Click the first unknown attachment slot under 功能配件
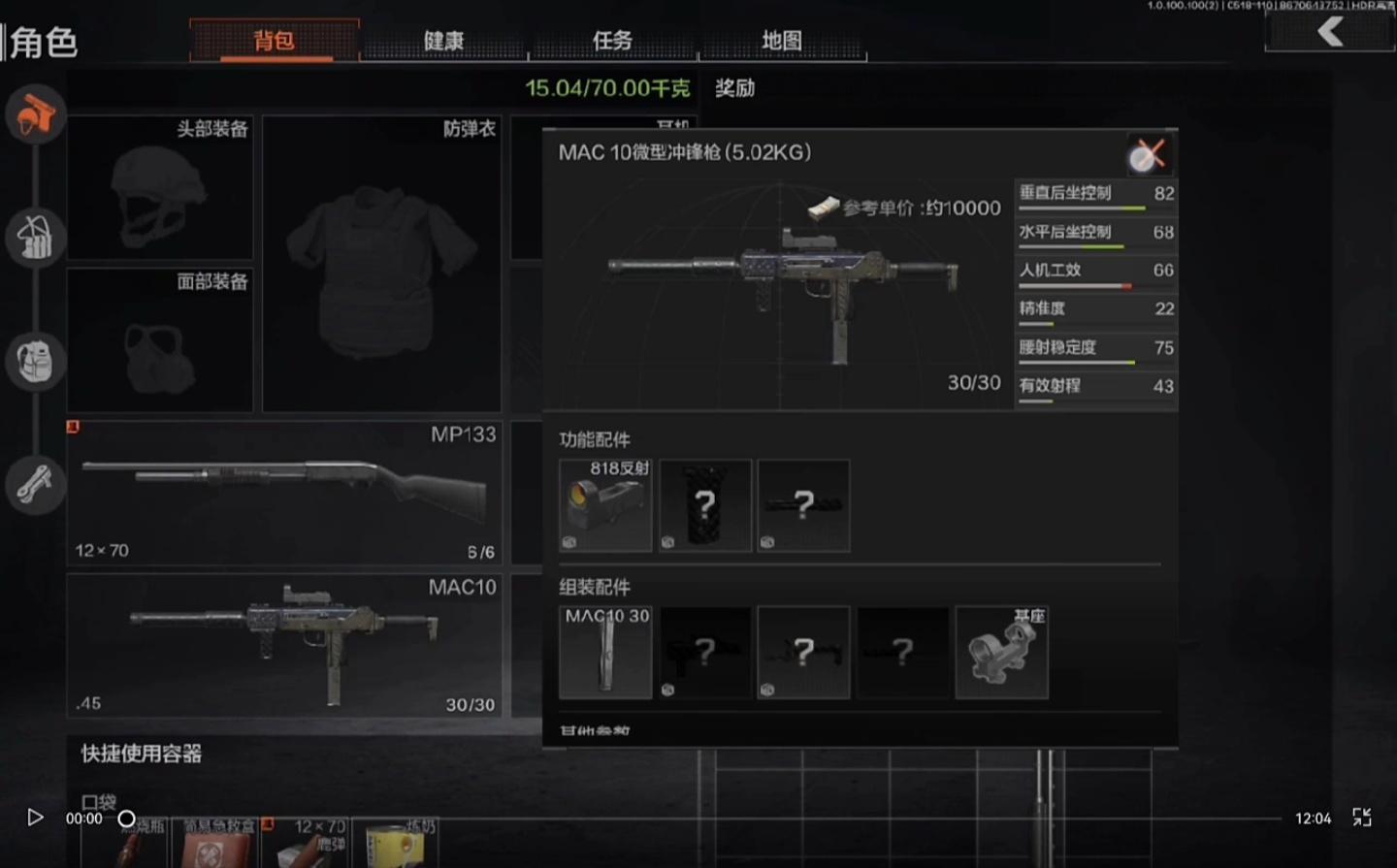Viewport: 1397px width, 868px height. pos(704,505)
